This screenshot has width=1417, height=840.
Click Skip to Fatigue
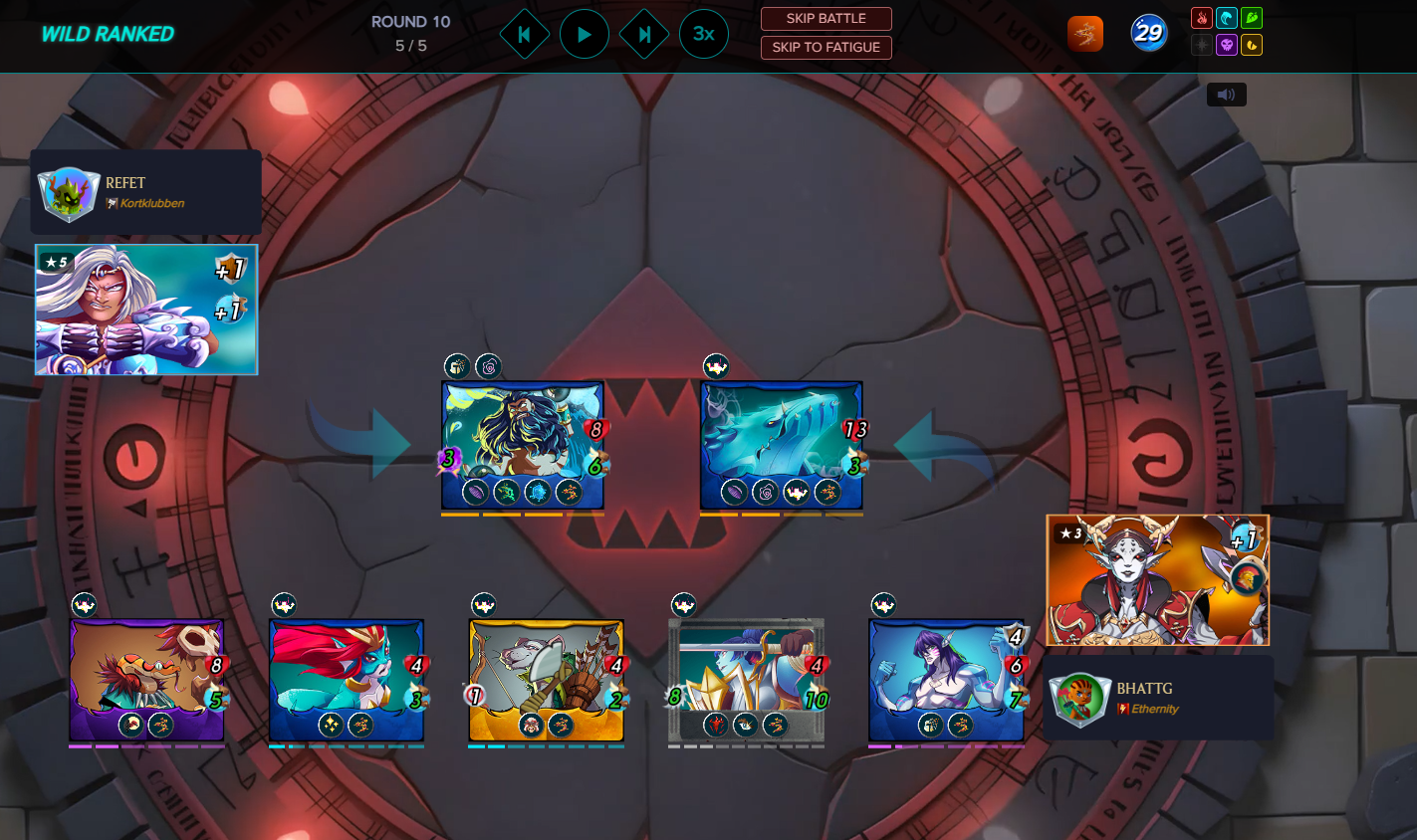[826, 47]
